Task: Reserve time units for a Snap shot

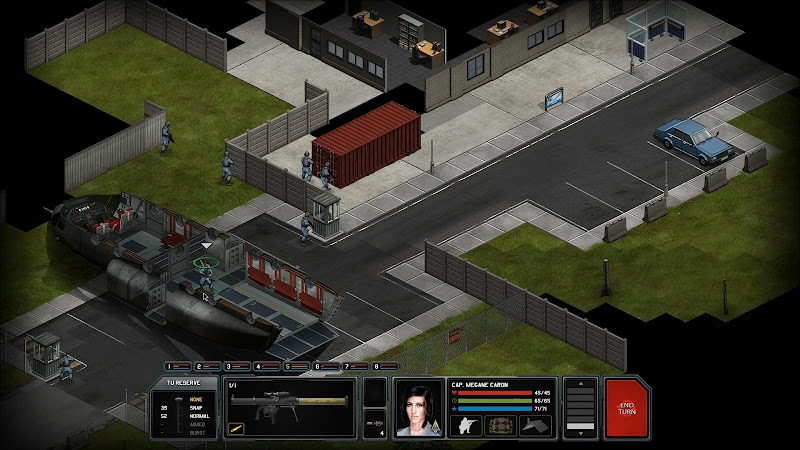Action: point(196,408)
